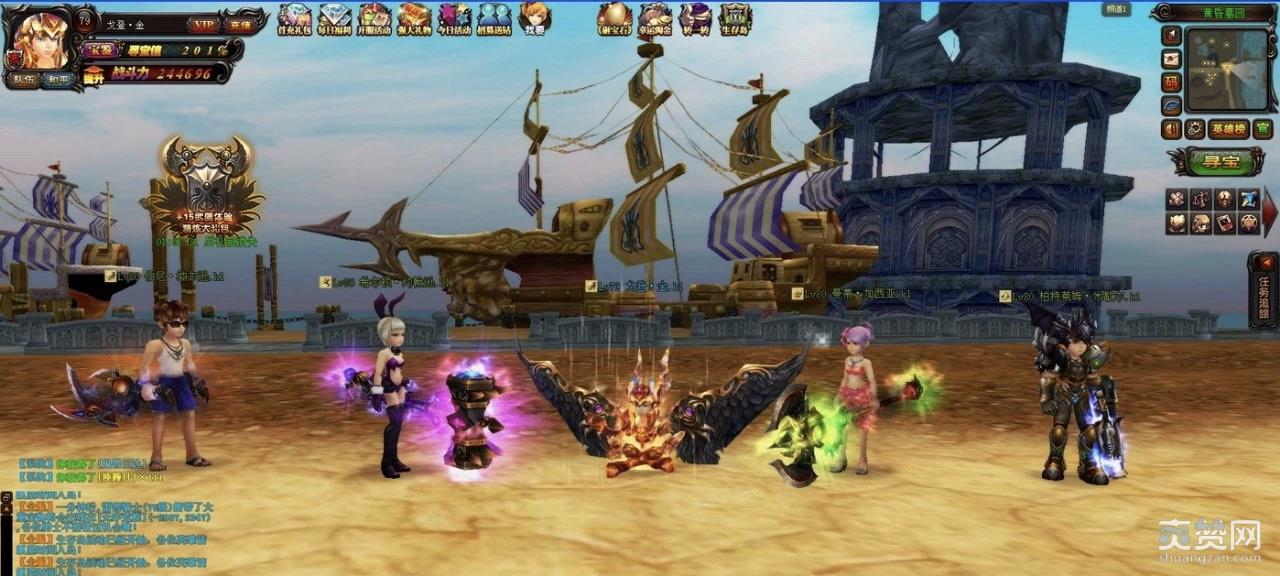Open the 首充礼包 first-recharge gift icon
This screenshot has height=576, width=1280.
tap(294, 18)
